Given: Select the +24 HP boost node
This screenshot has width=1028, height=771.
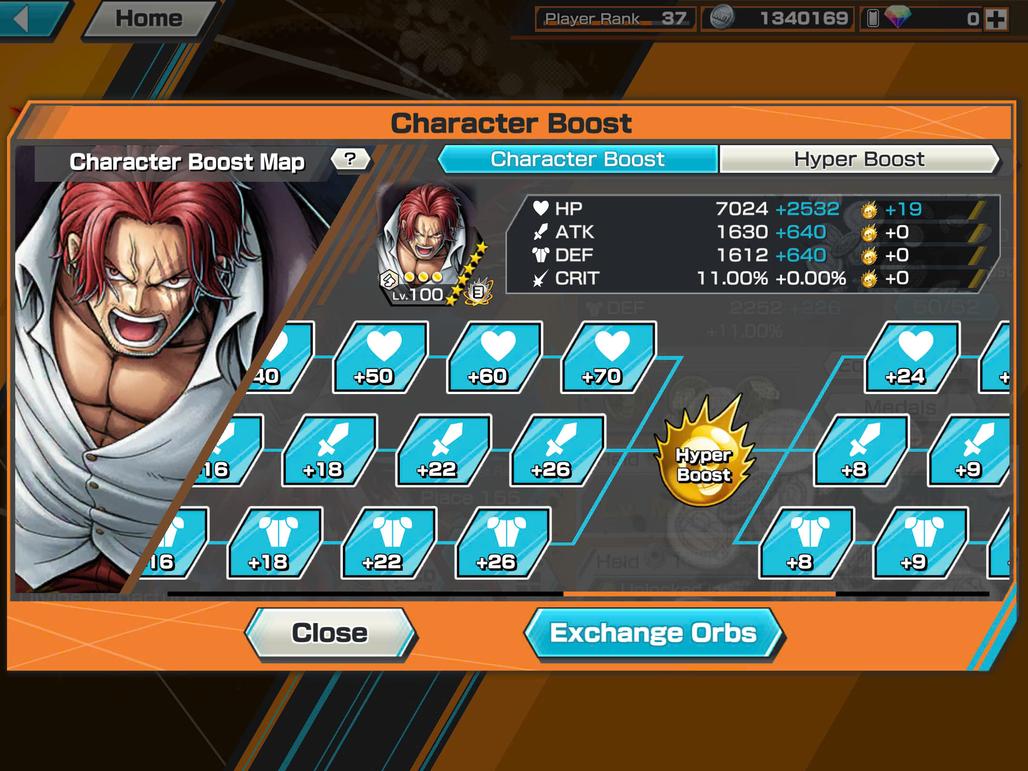Looking at the screenshot, I should (910, 356).
